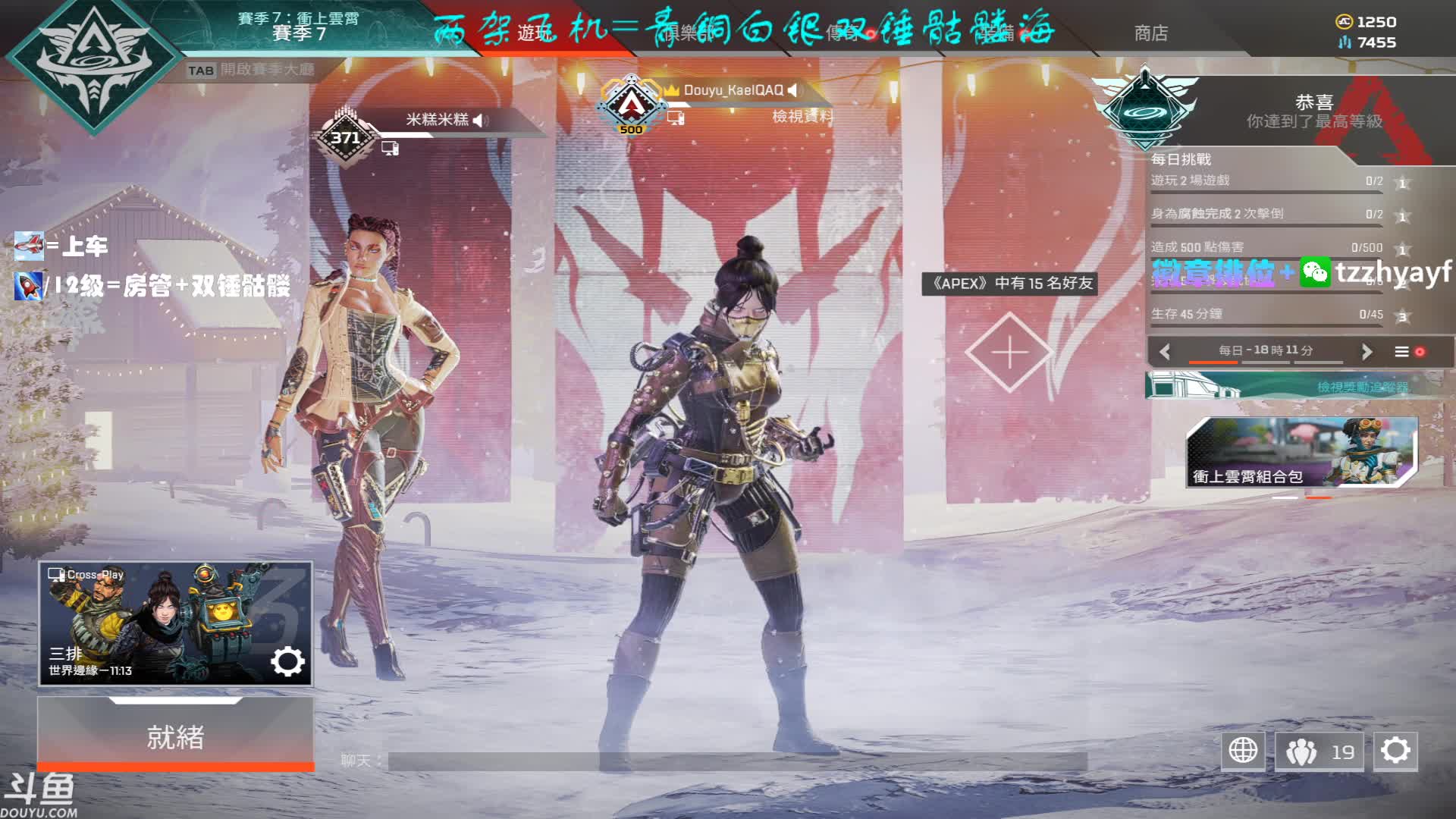Viewport: 1456px width, 819px height.
Task: Click into the 聊天 chat input field
Action: [x=736, y=761]
